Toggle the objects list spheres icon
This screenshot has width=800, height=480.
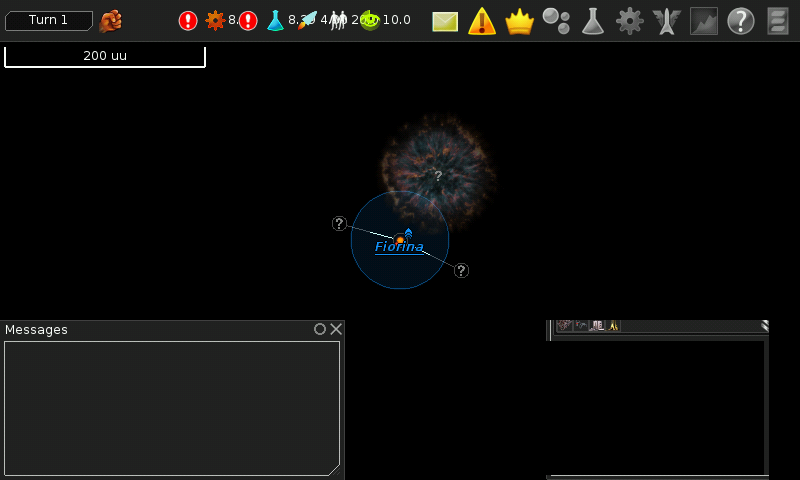(556, 21)
